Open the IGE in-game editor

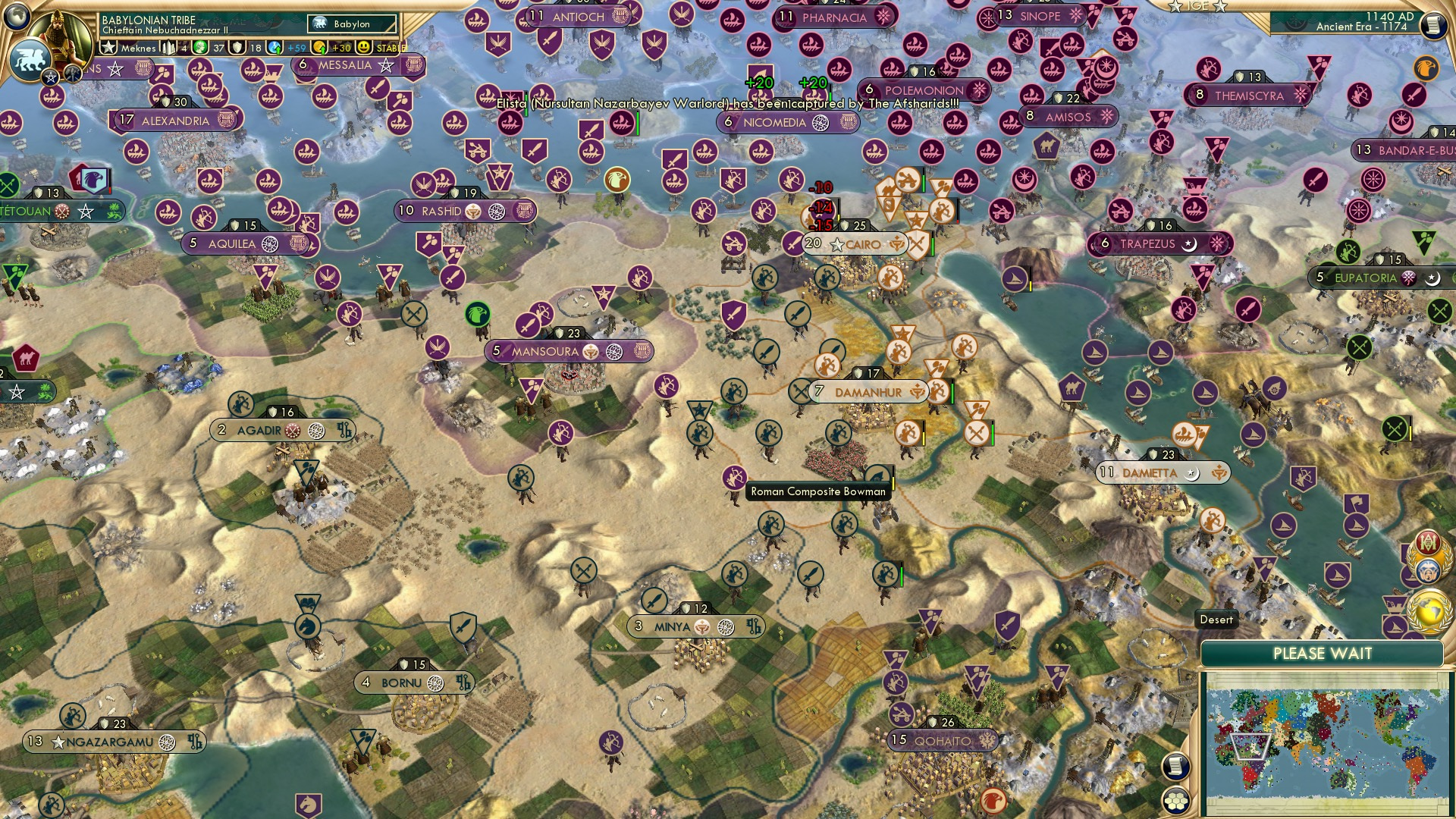(x=1197, y=8)
